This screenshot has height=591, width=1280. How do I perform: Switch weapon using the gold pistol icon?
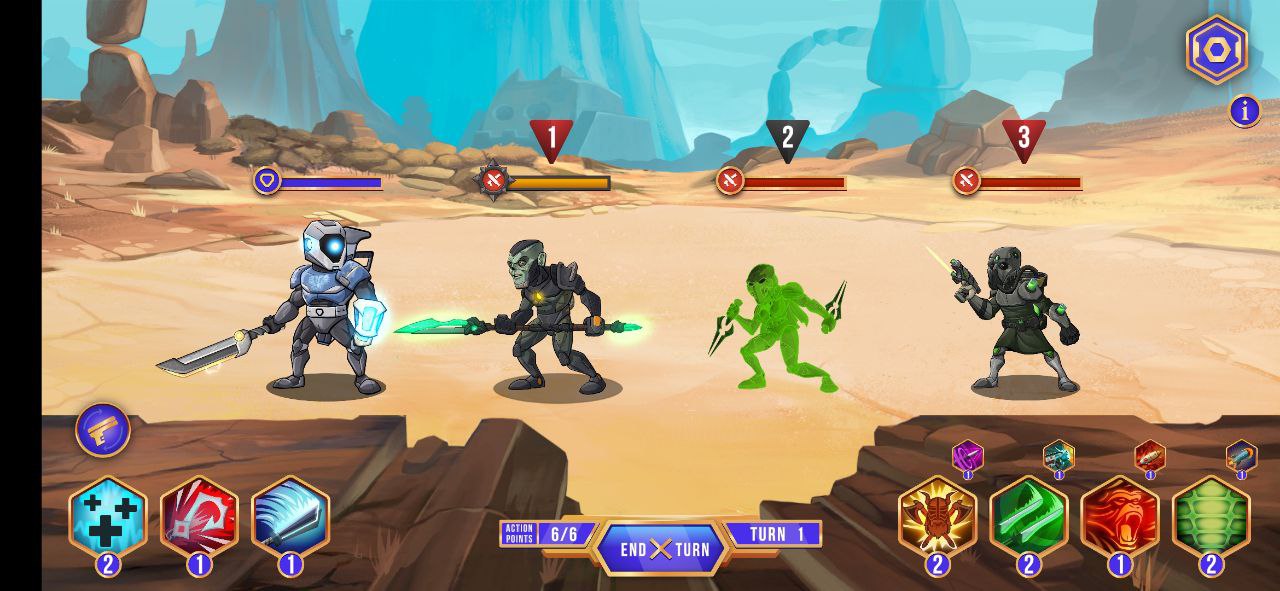(103, 430)
